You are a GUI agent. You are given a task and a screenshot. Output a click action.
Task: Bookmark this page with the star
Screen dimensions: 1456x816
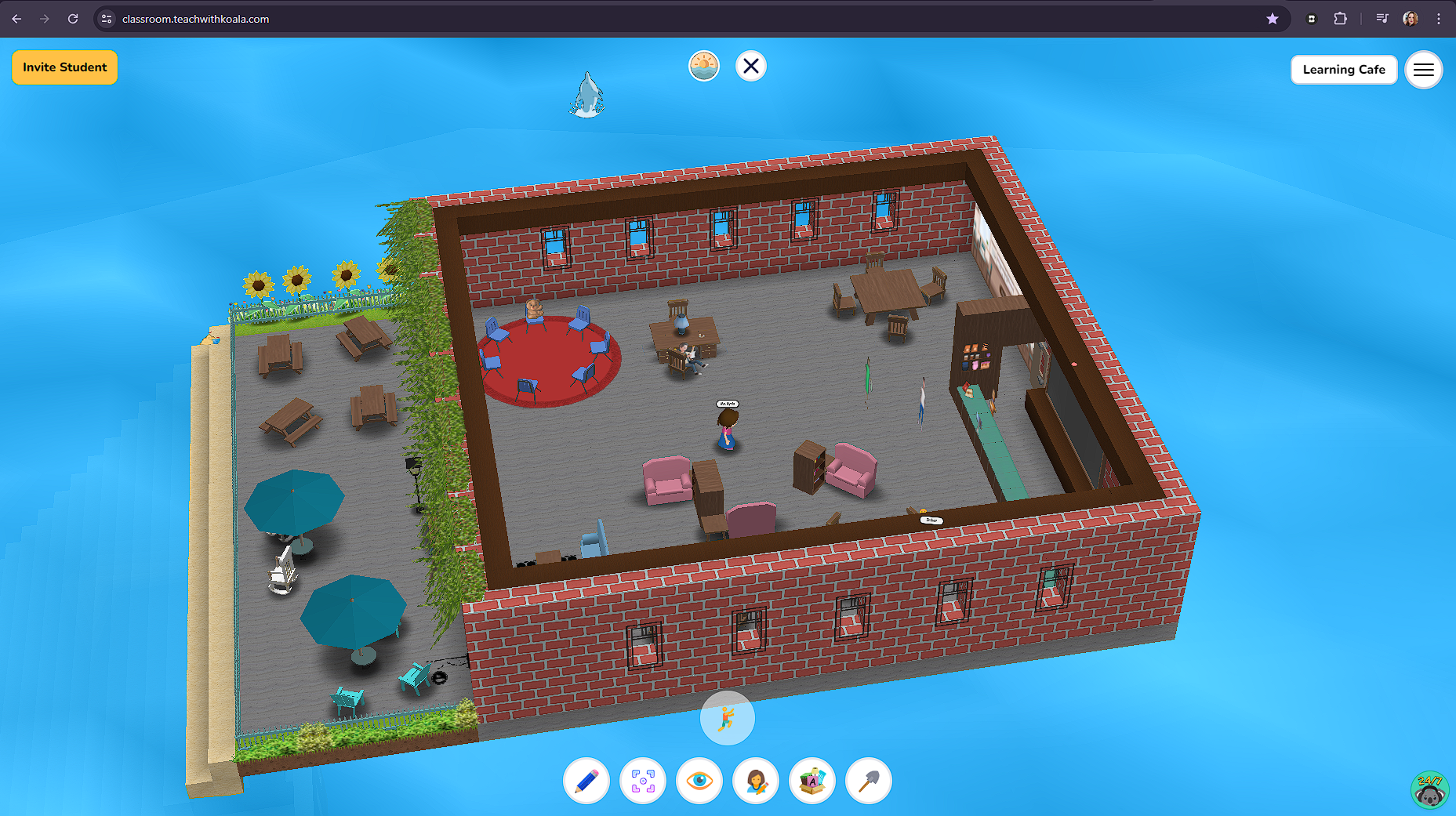tap(1272, 18)
